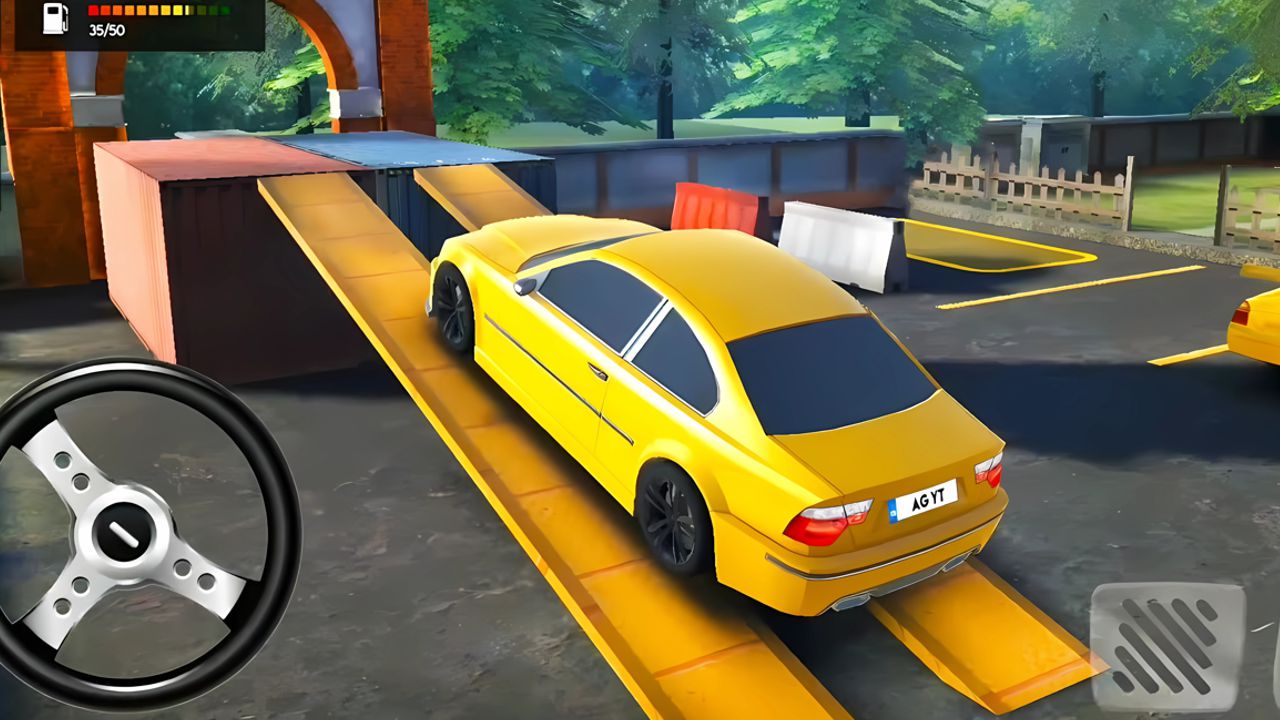Tap the fuel pump icon
The image size is (1280, 720).
[x=55, y=19]
